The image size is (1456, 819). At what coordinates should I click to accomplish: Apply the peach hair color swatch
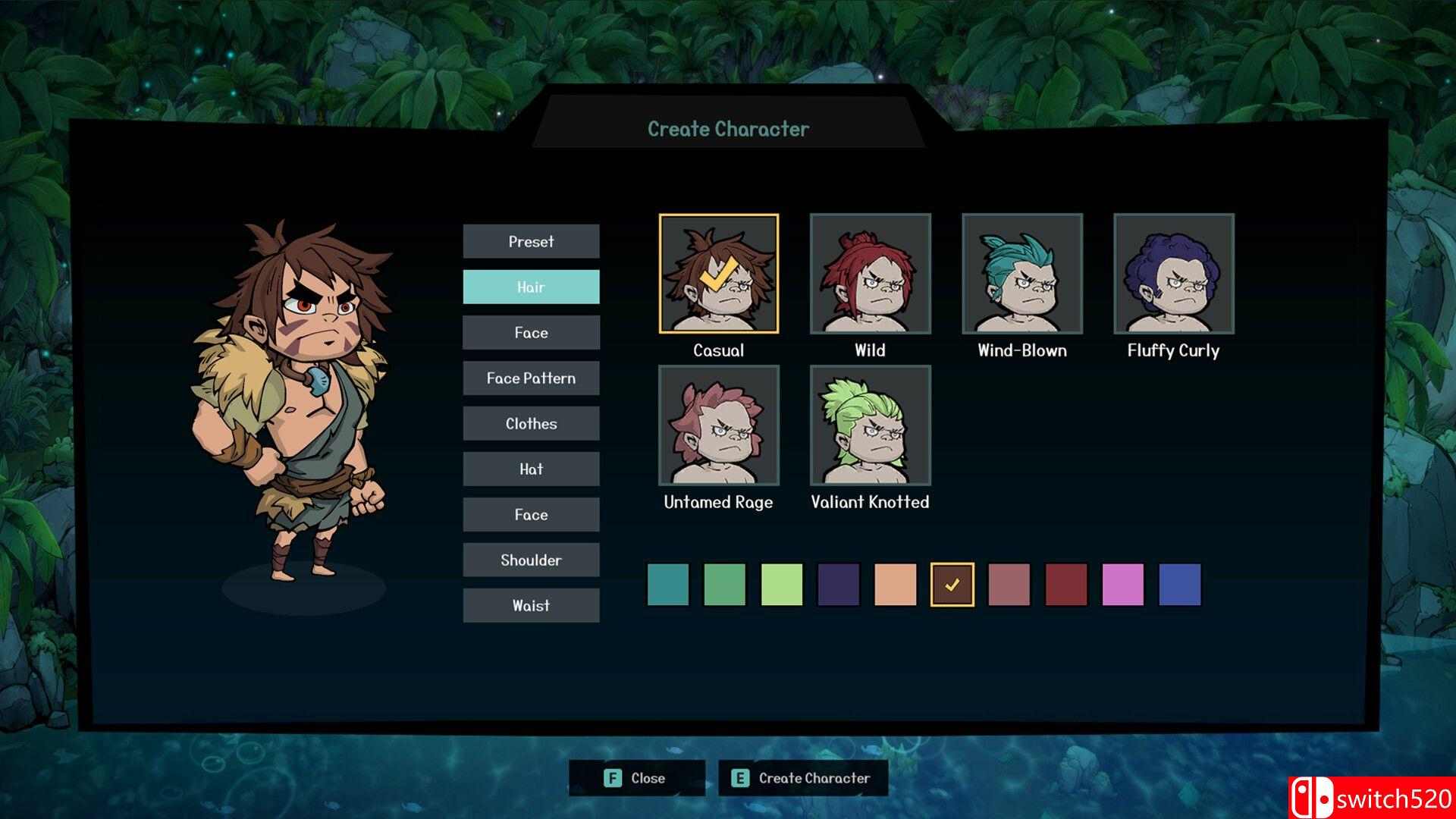(896, 585)
